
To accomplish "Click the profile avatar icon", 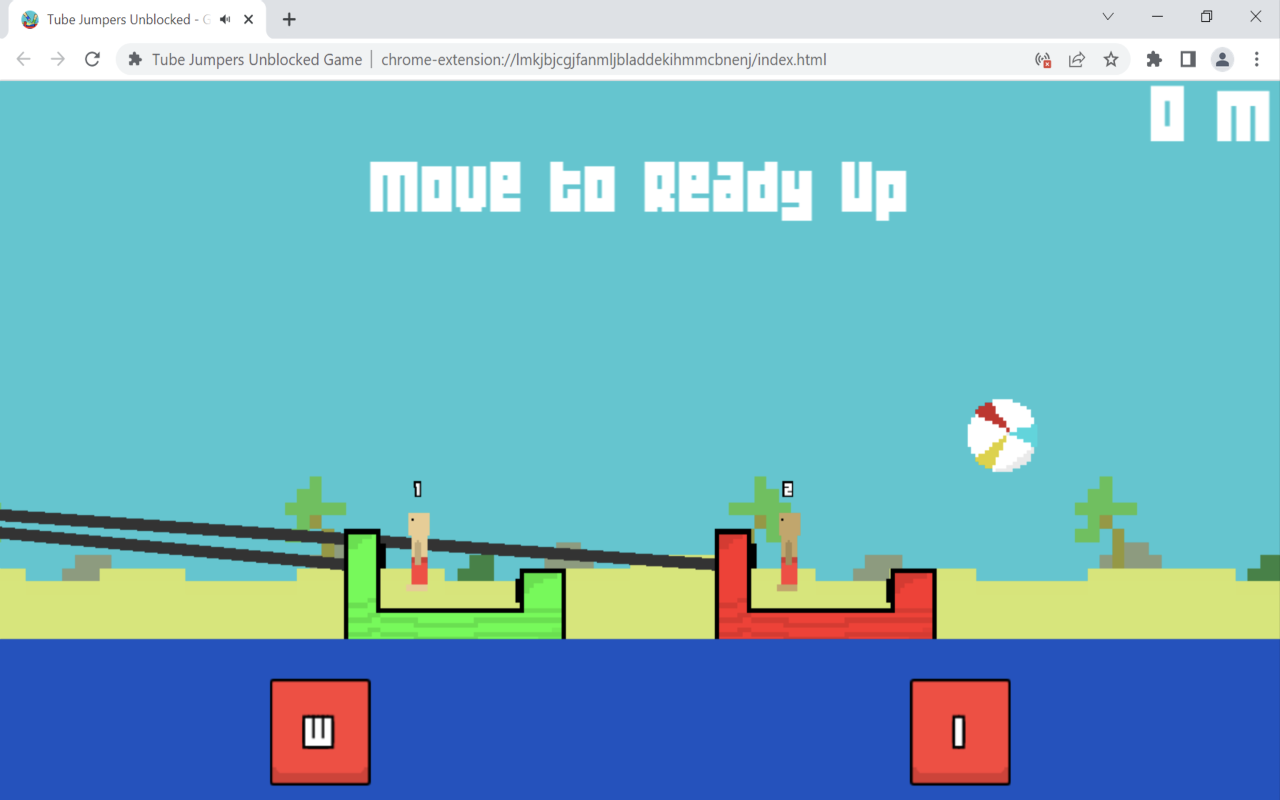I will [1221, 59].
